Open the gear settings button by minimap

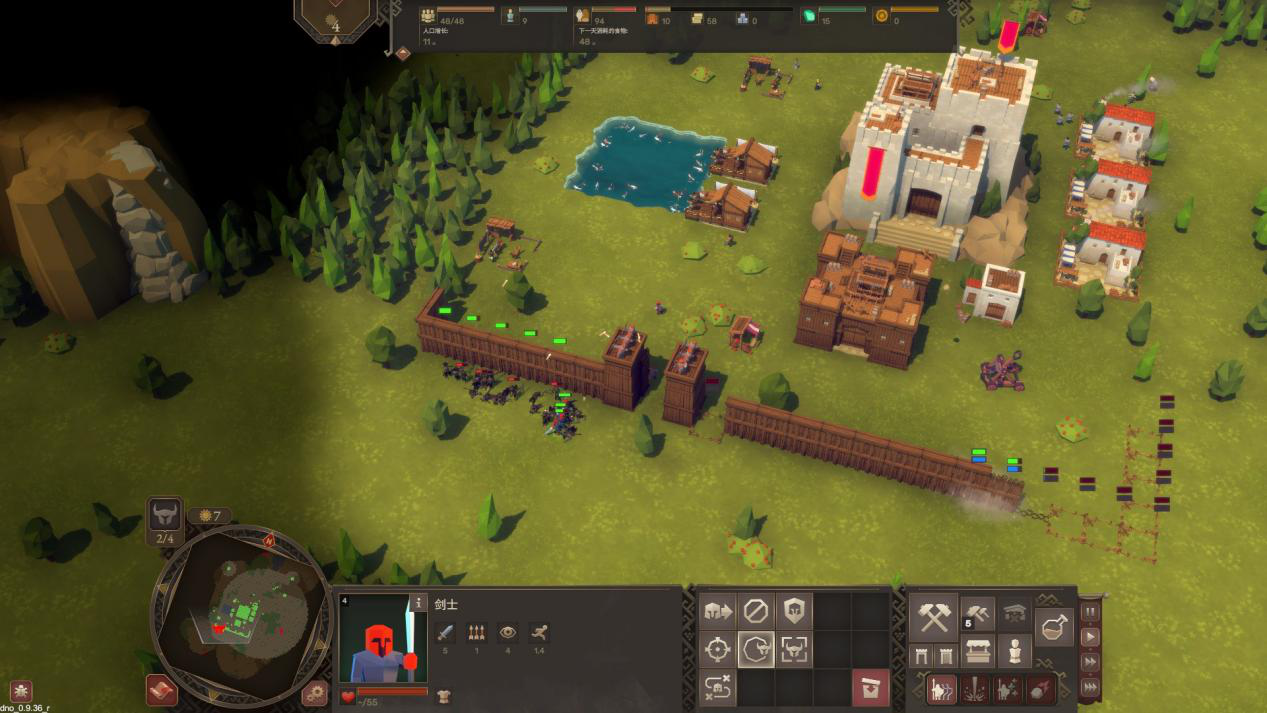click(x=315, y=692)
